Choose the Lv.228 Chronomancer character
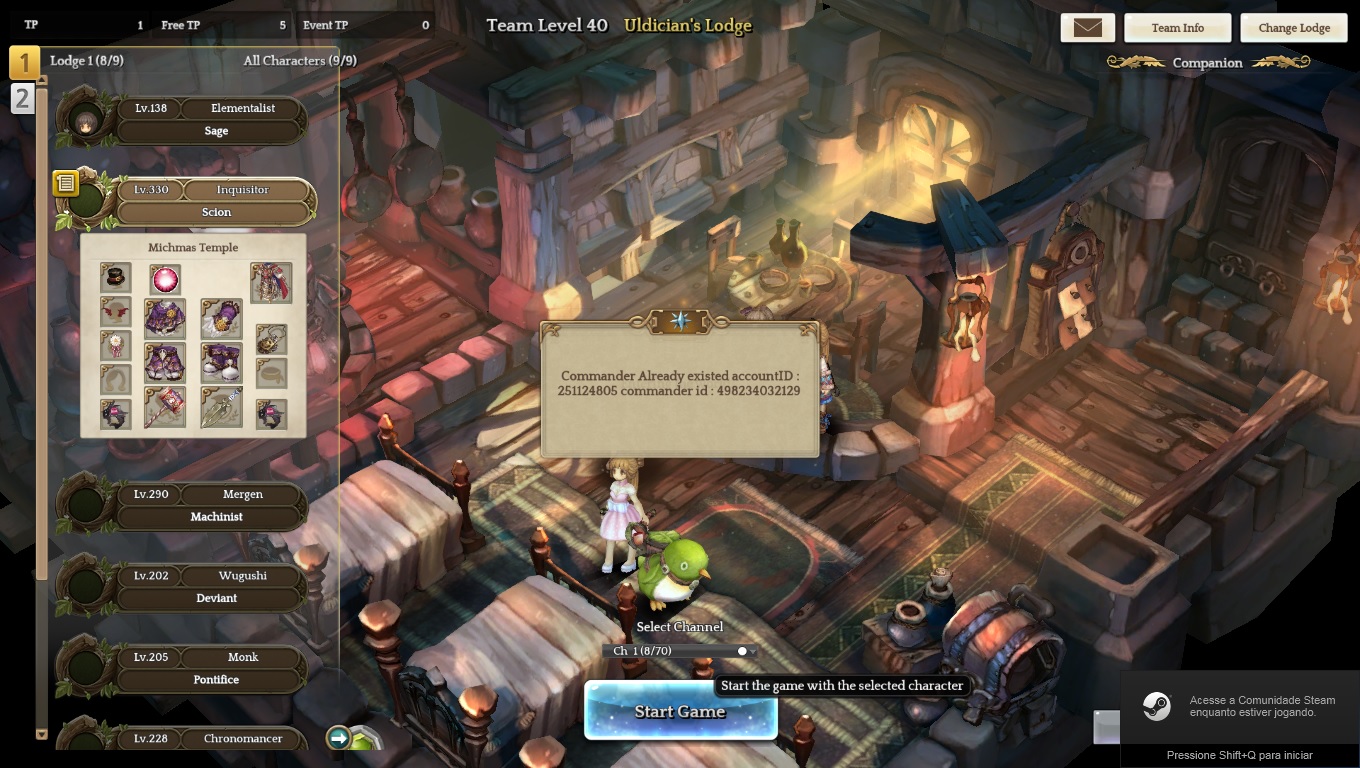 (x=210, y=739)
